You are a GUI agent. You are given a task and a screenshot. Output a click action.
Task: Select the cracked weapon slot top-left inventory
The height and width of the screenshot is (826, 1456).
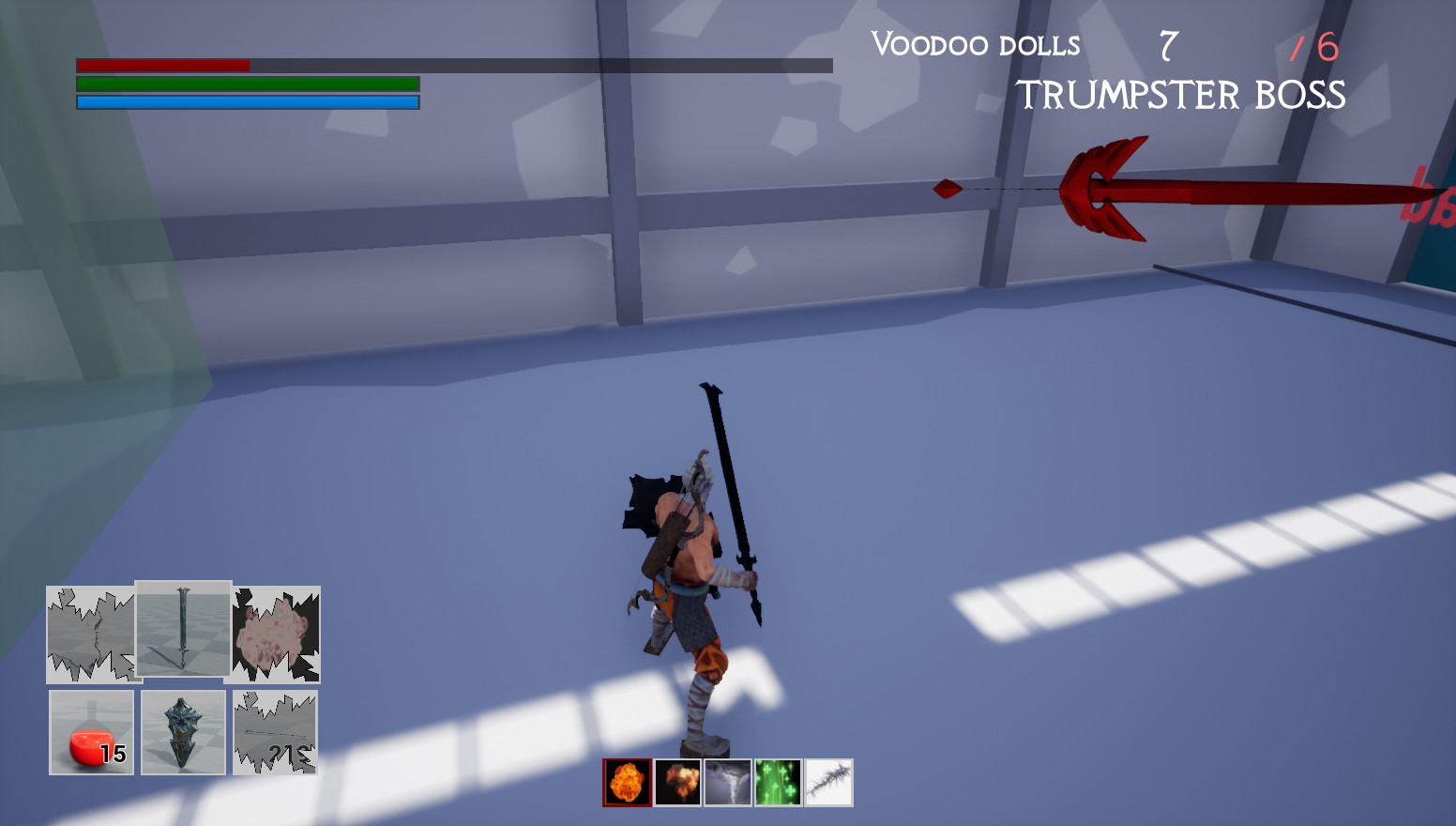point(91,633)
